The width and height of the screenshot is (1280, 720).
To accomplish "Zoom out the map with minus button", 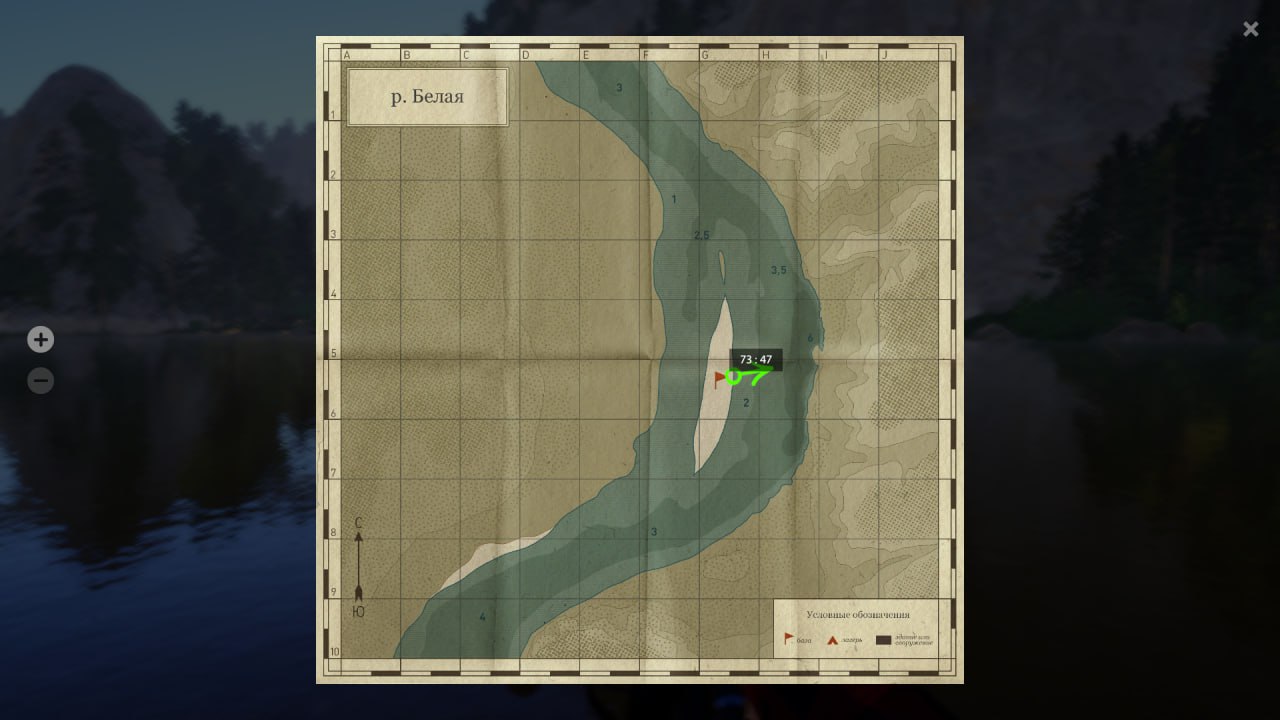I will point(40,381).
